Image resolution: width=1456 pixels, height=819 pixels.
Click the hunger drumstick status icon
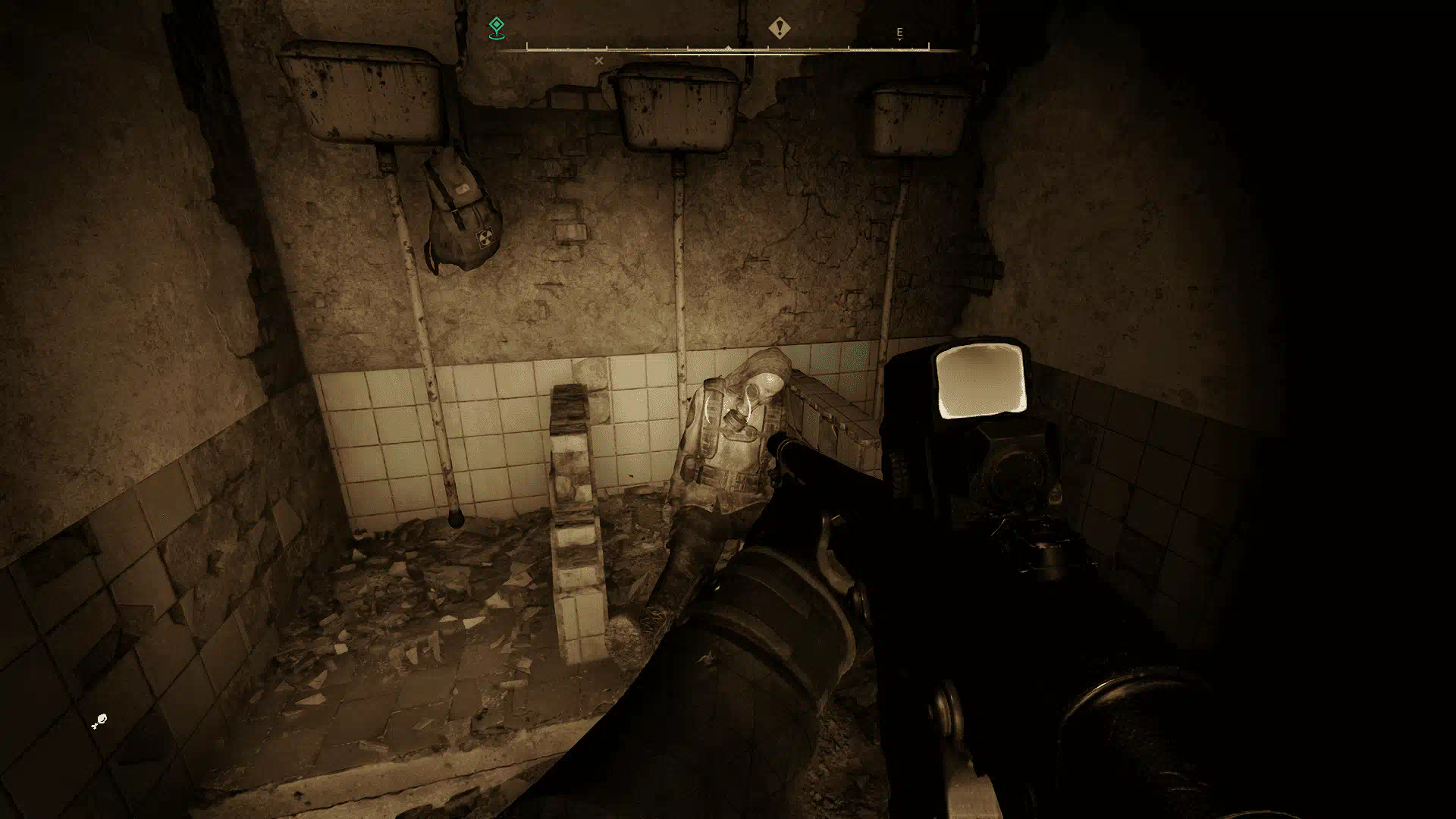pos(99,721)
